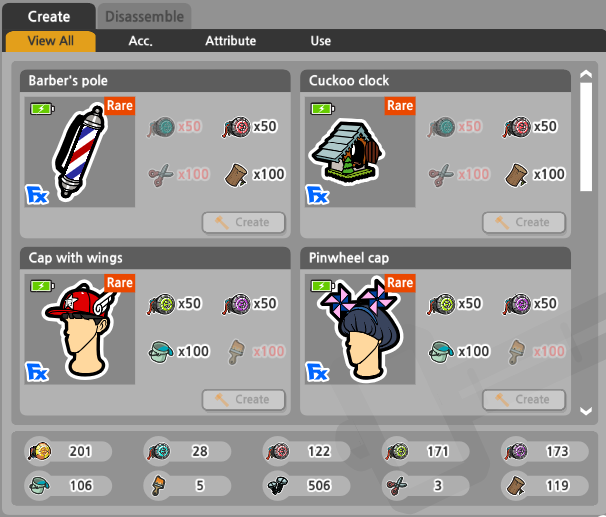Viewport: 606px width, 517px height.
Task: Create the Pinwheel cap
Action: point(522,399)
